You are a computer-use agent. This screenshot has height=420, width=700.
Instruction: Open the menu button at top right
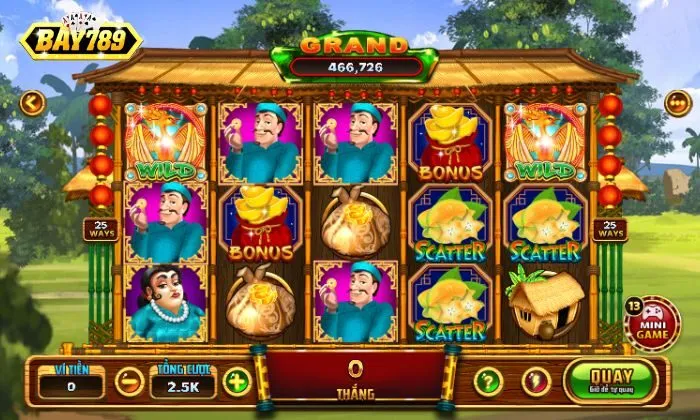coord(679,102)
